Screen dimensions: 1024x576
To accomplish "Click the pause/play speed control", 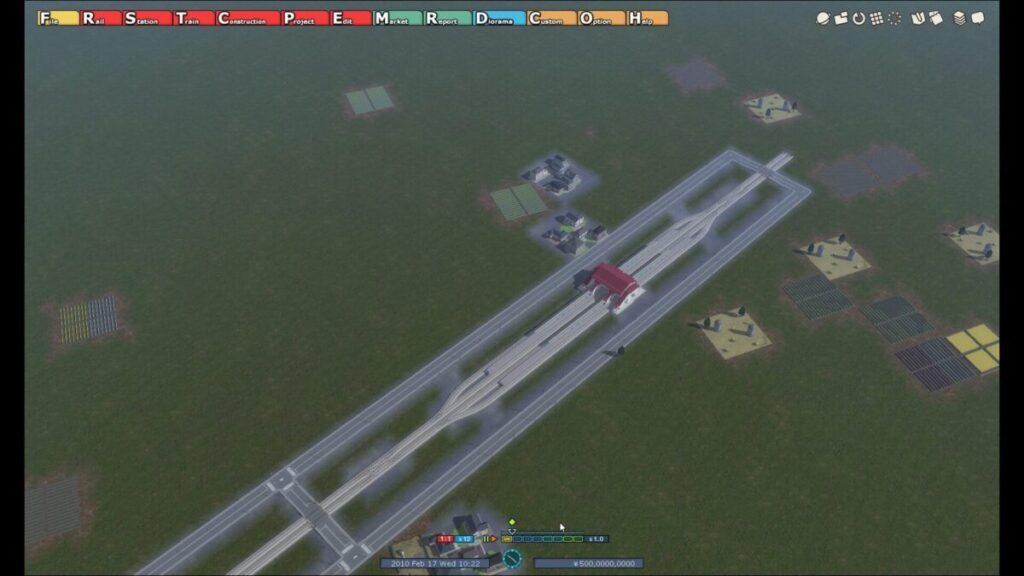I will [x=490, y=539].
